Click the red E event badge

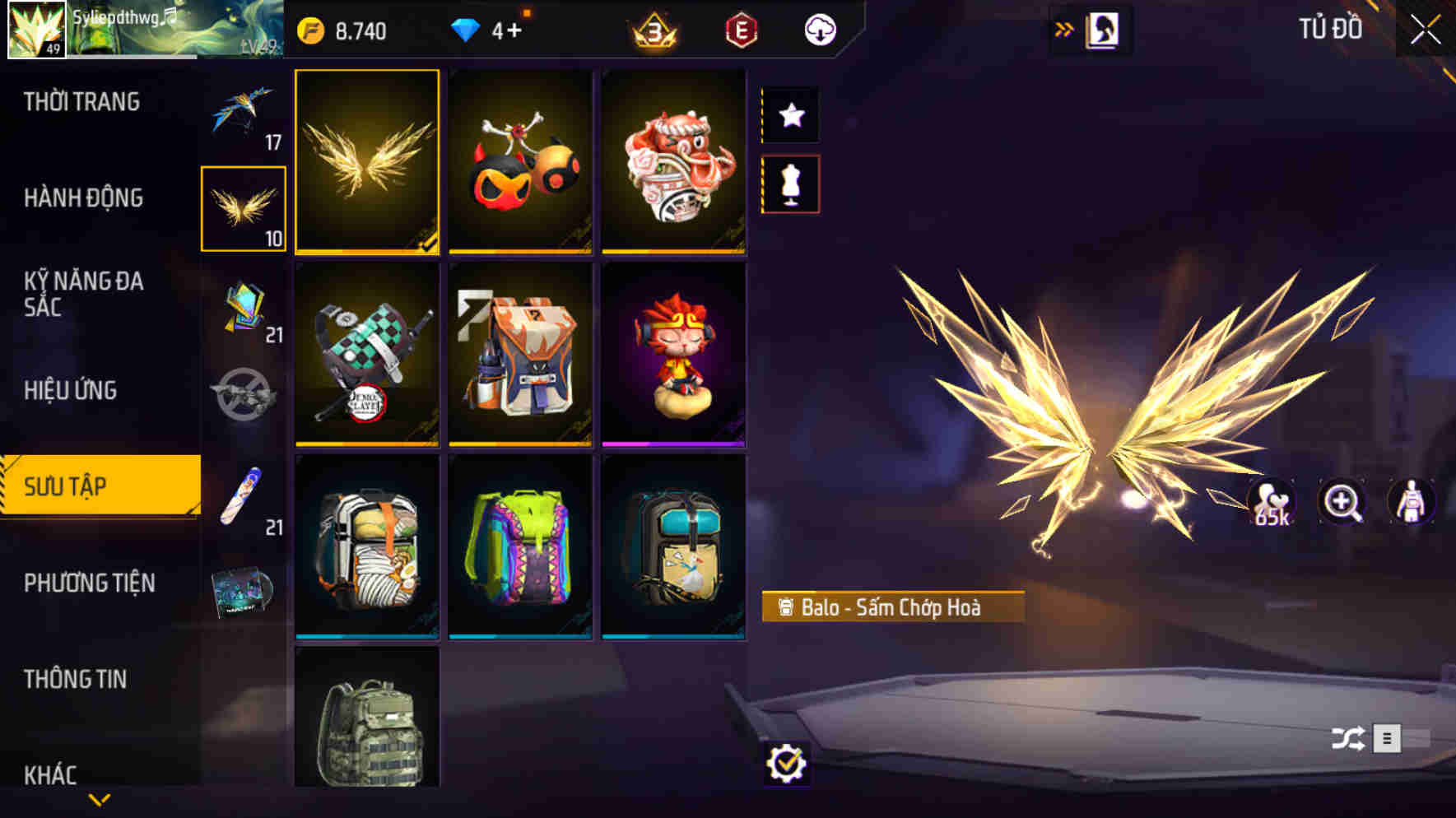coord(739,30)
